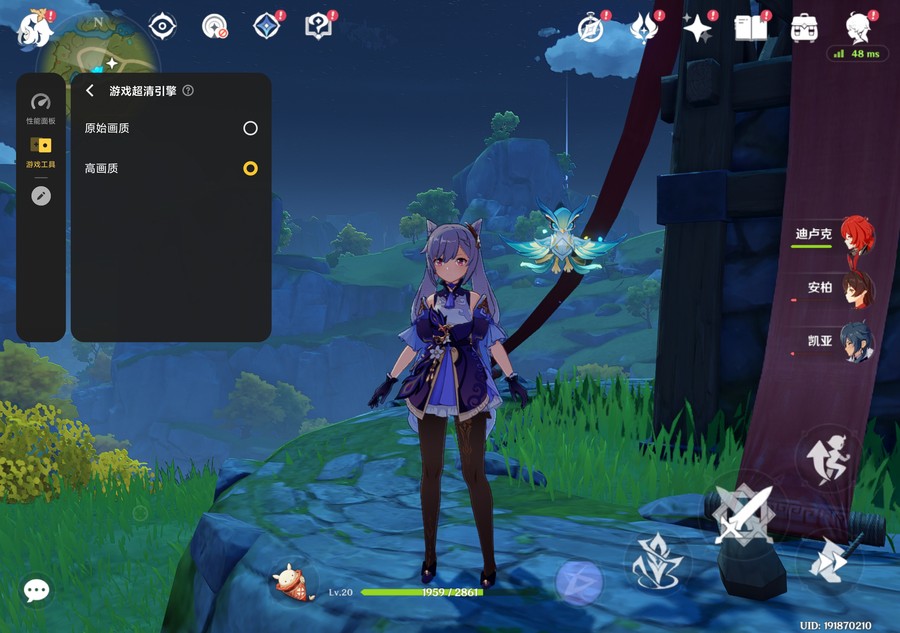900x633 pixels.
Task: Open the chat speech bubble
Action: coord(37,590)
